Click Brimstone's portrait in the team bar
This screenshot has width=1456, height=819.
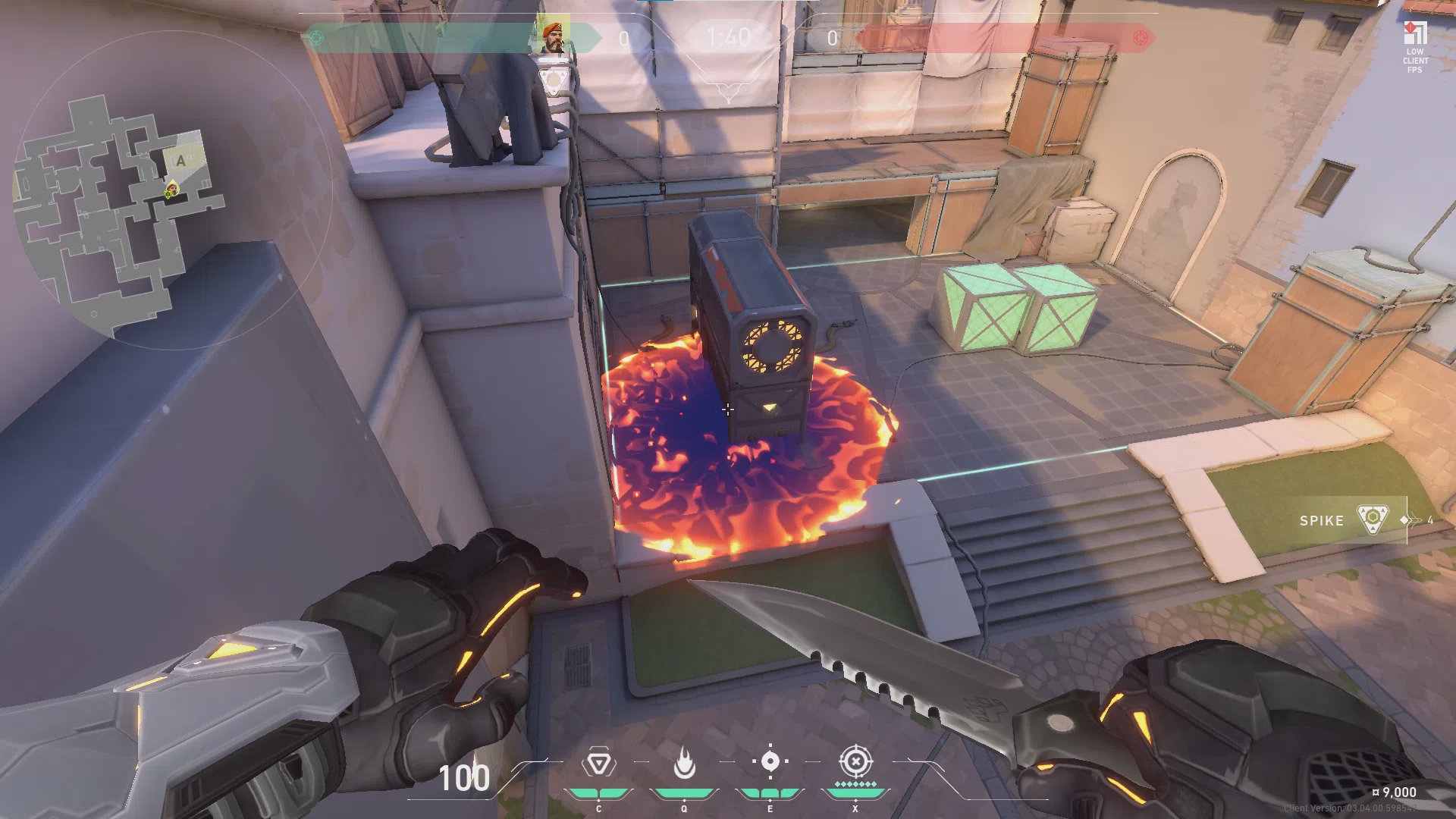click(x=554, y=37)
